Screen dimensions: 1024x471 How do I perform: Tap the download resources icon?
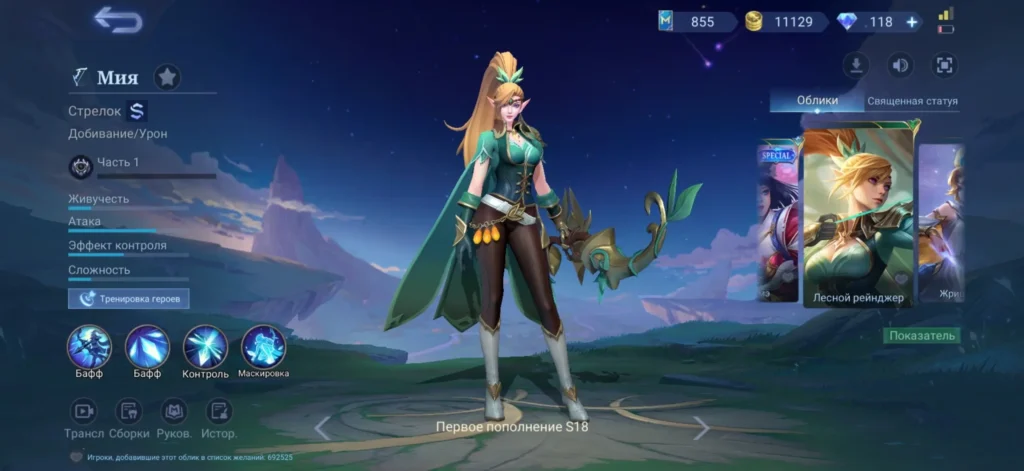pyautogui.click(x=855, y=66)
